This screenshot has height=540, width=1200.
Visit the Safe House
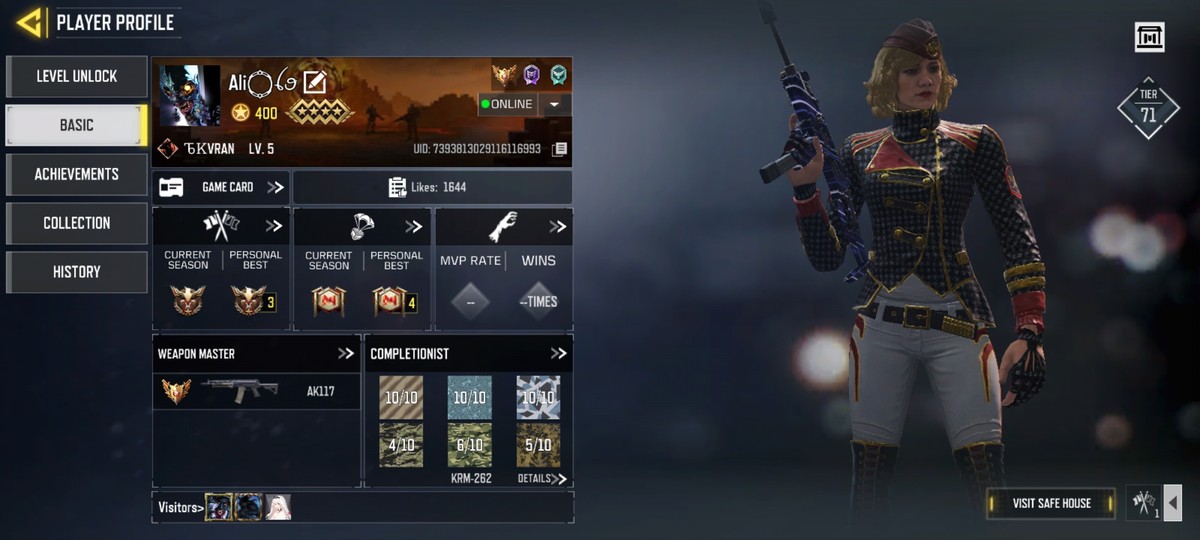(x=1051, y=503)
